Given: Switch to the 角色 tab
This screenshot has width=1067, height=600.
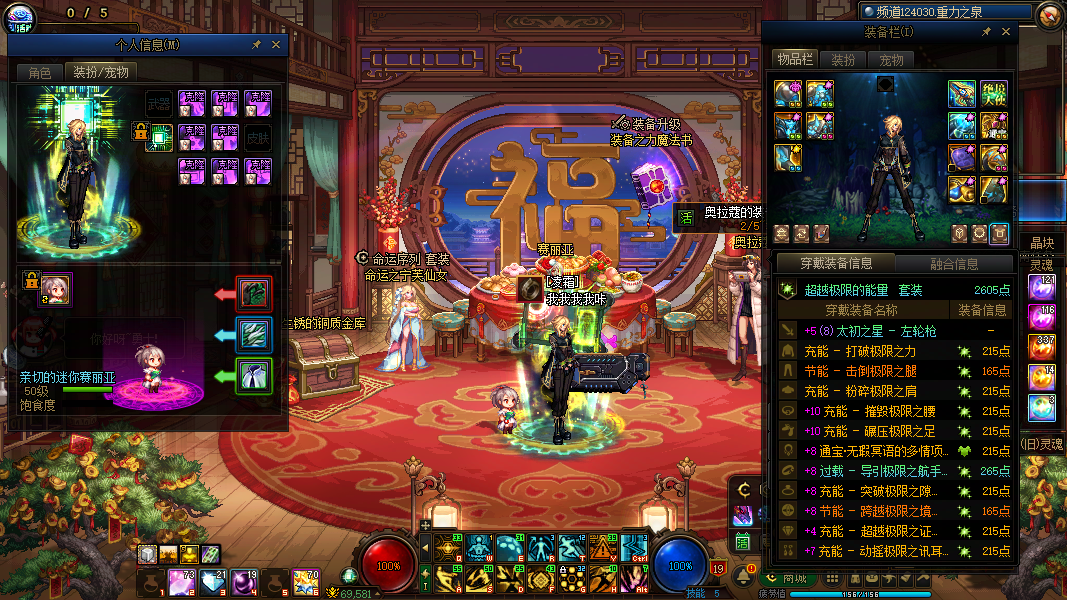Looking at the screenshot, I should [x=39, y=72].
